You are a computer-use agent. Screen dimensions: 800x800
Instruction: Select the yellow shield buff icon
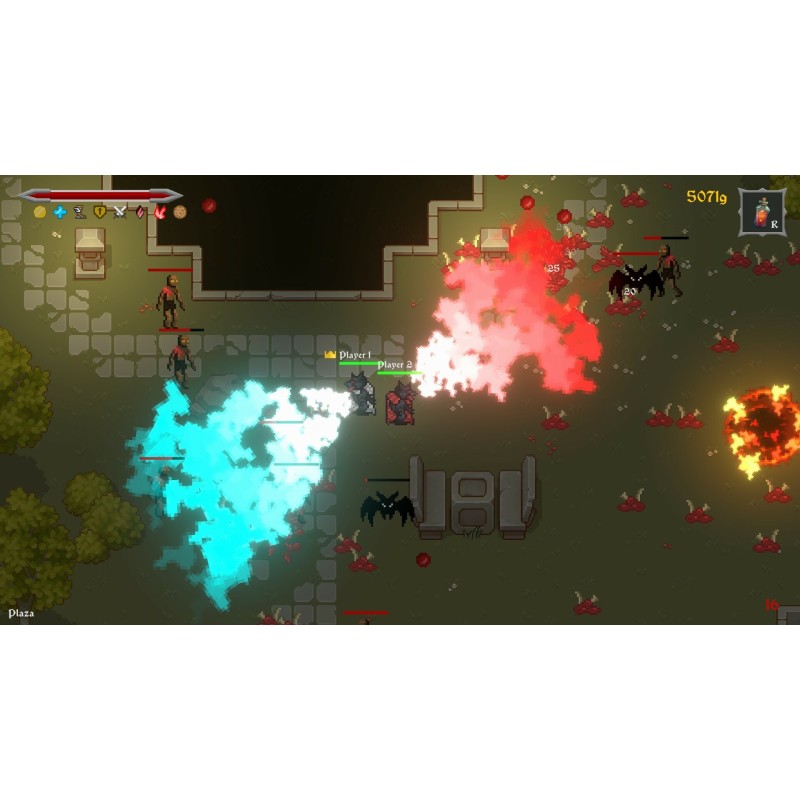pos(100,212)
